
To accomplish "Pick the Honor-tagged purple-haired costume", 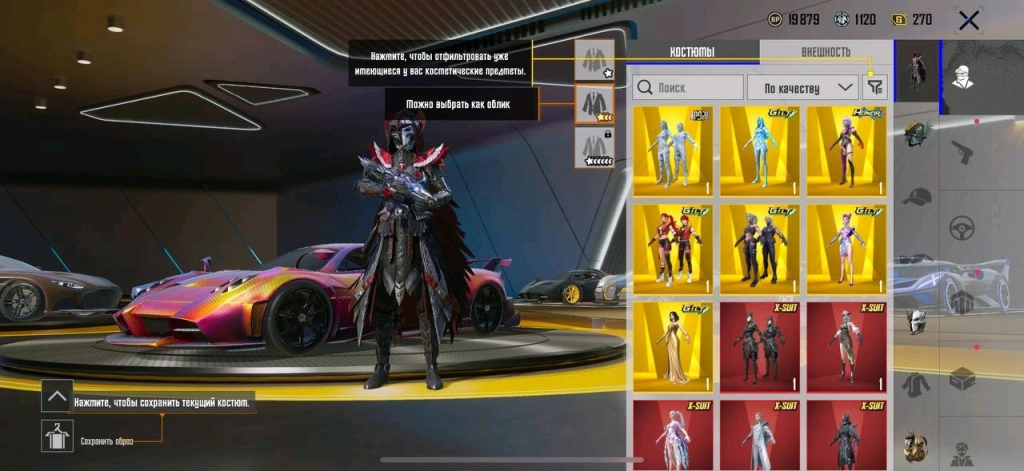I will coord(846,150).
